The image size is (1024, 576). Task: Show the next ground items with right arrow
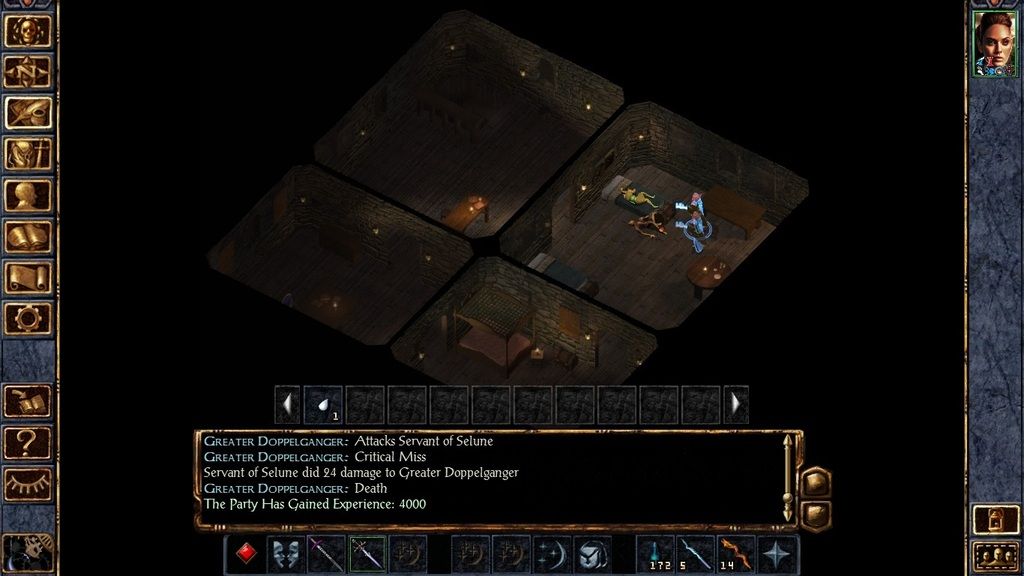tap(736, 405)
